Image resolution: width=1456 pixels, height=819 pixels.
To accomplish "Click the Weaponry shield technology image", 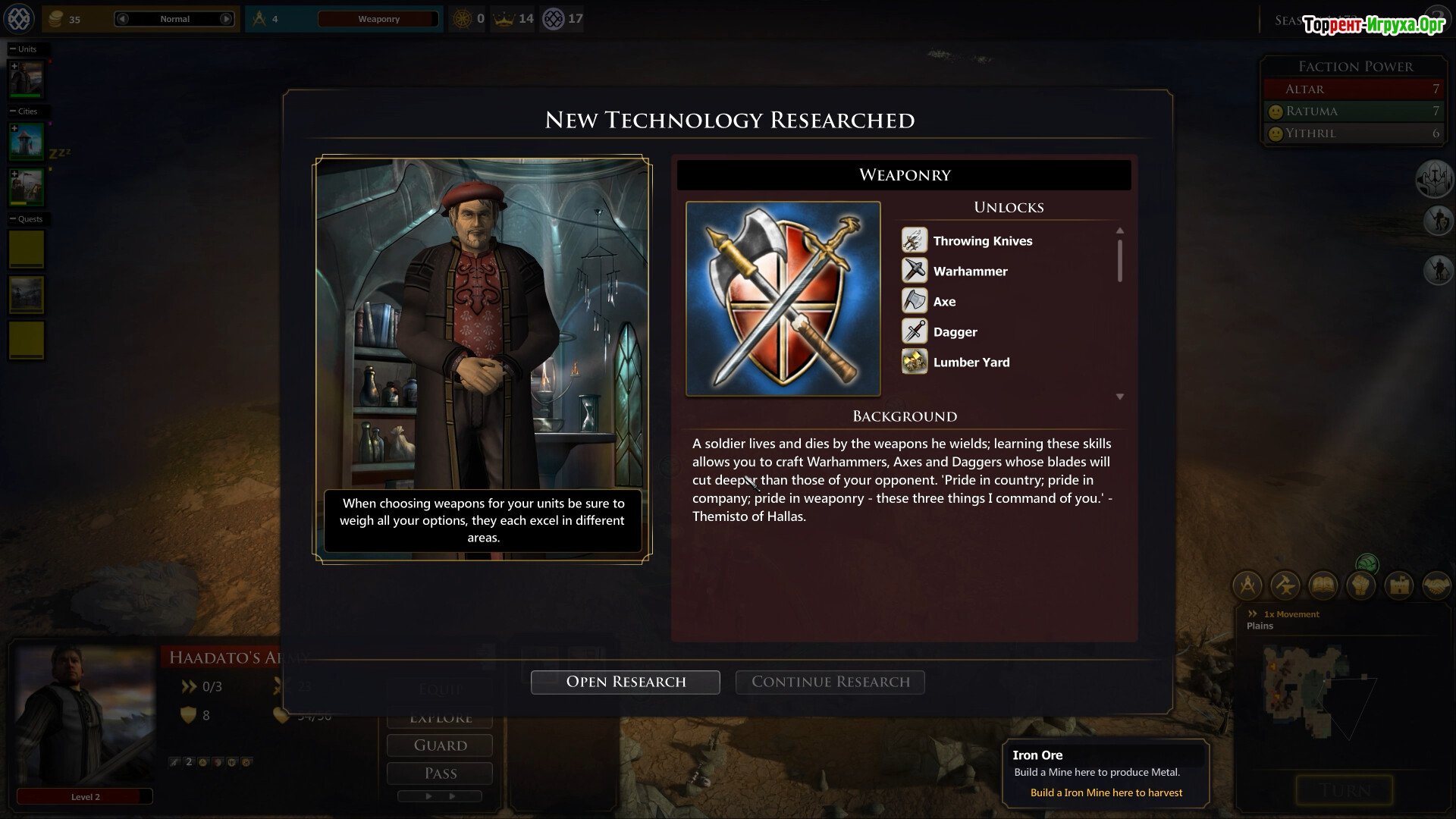I will (x=783, y=298).
